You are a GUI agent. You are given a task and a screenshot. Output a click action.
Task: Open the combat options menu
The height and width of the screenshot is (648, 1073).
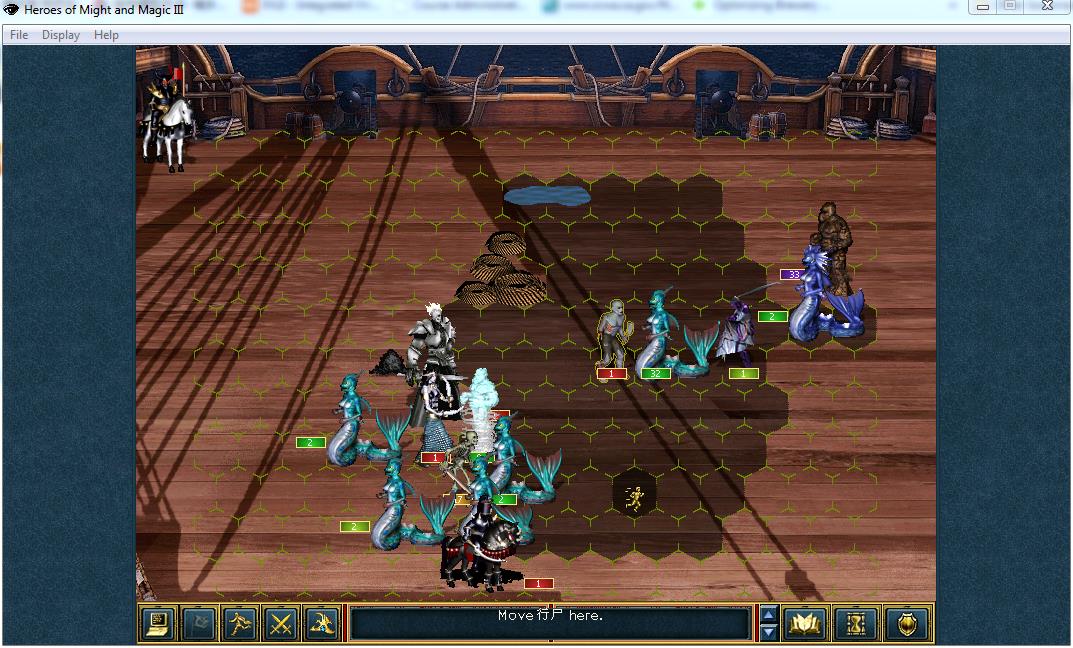[x=158, y=624]
